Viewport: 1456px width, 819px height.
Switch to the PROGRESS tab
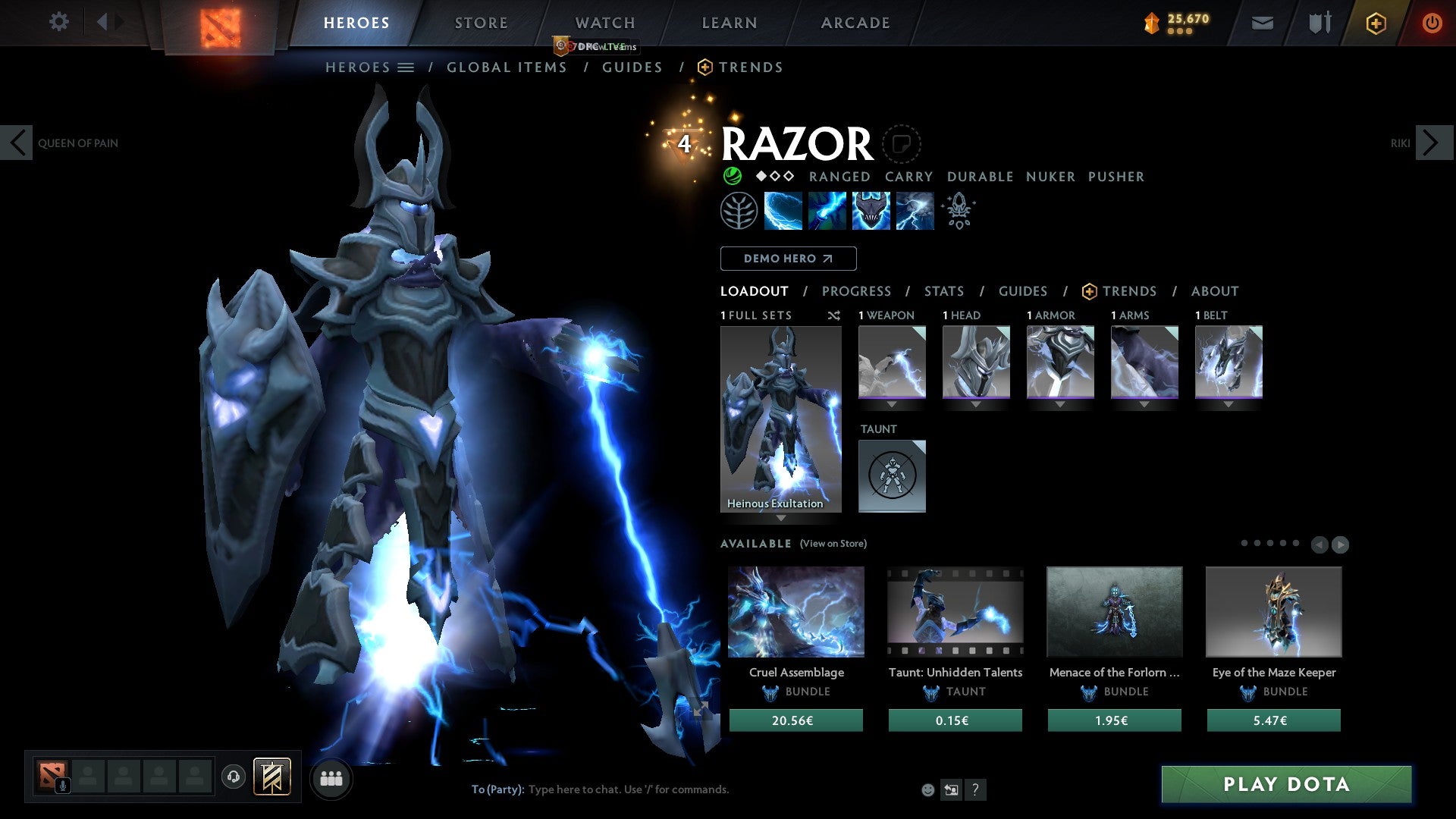click(857, 291)
